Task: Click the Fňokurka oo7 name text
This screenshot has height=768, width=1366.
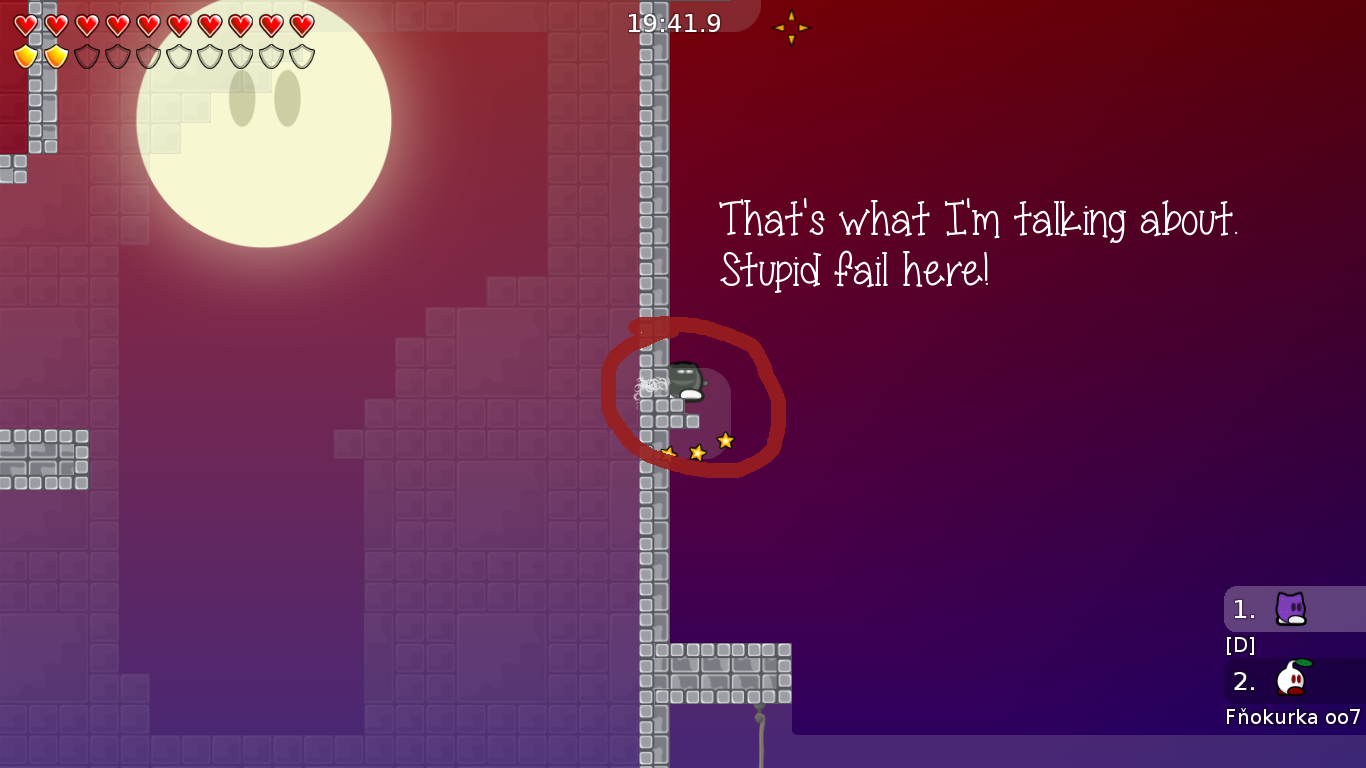Action: pyautogui.click(x=1290, y=716)
